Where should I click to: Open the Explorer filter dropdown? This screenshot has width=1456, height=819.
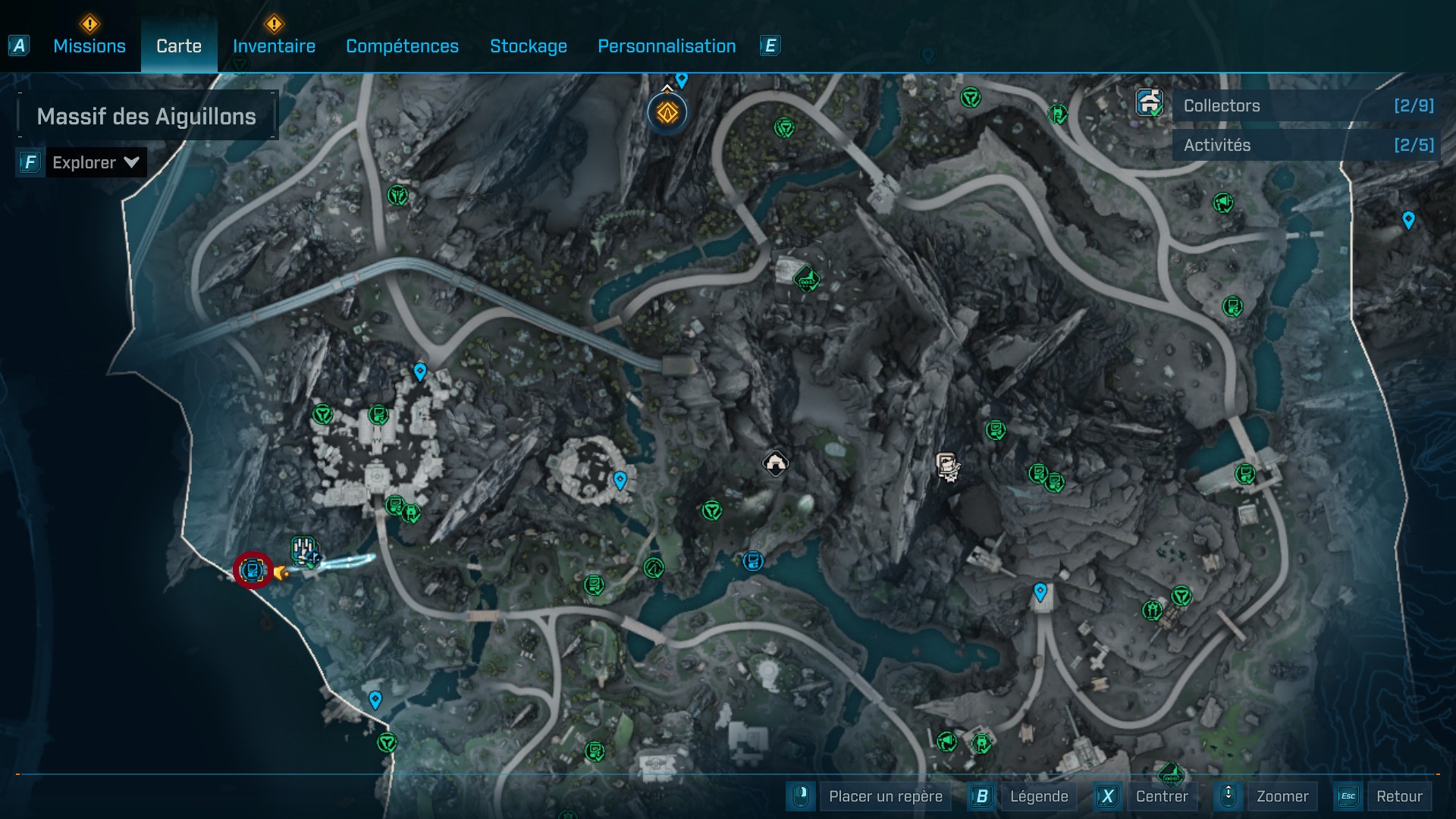tap(95, 162)
